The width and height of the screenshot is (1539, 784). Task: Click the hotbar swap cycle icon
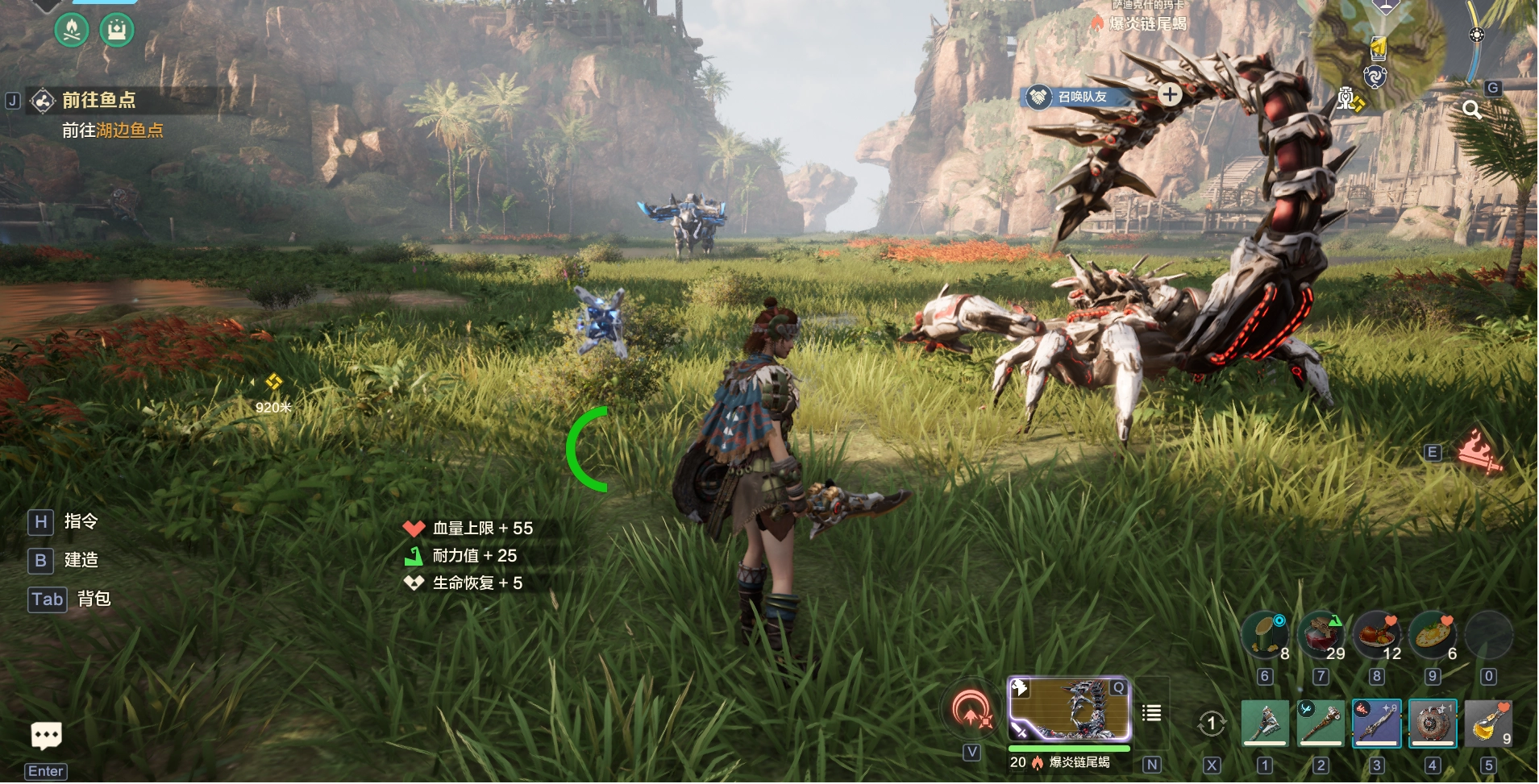point(1211,724)
